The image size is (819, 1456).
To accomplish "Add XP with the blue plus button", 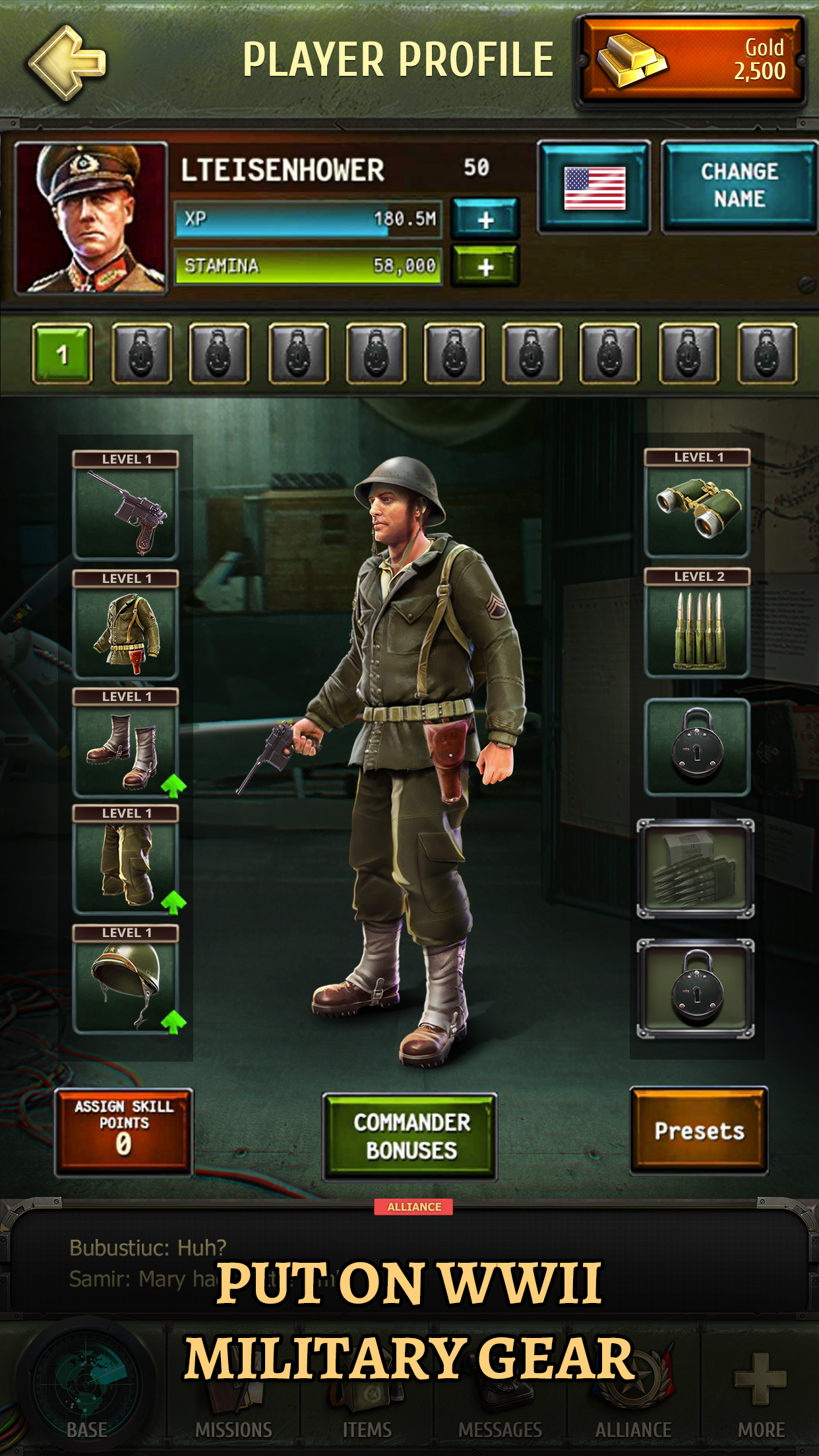I will click(x=485, y=219).
